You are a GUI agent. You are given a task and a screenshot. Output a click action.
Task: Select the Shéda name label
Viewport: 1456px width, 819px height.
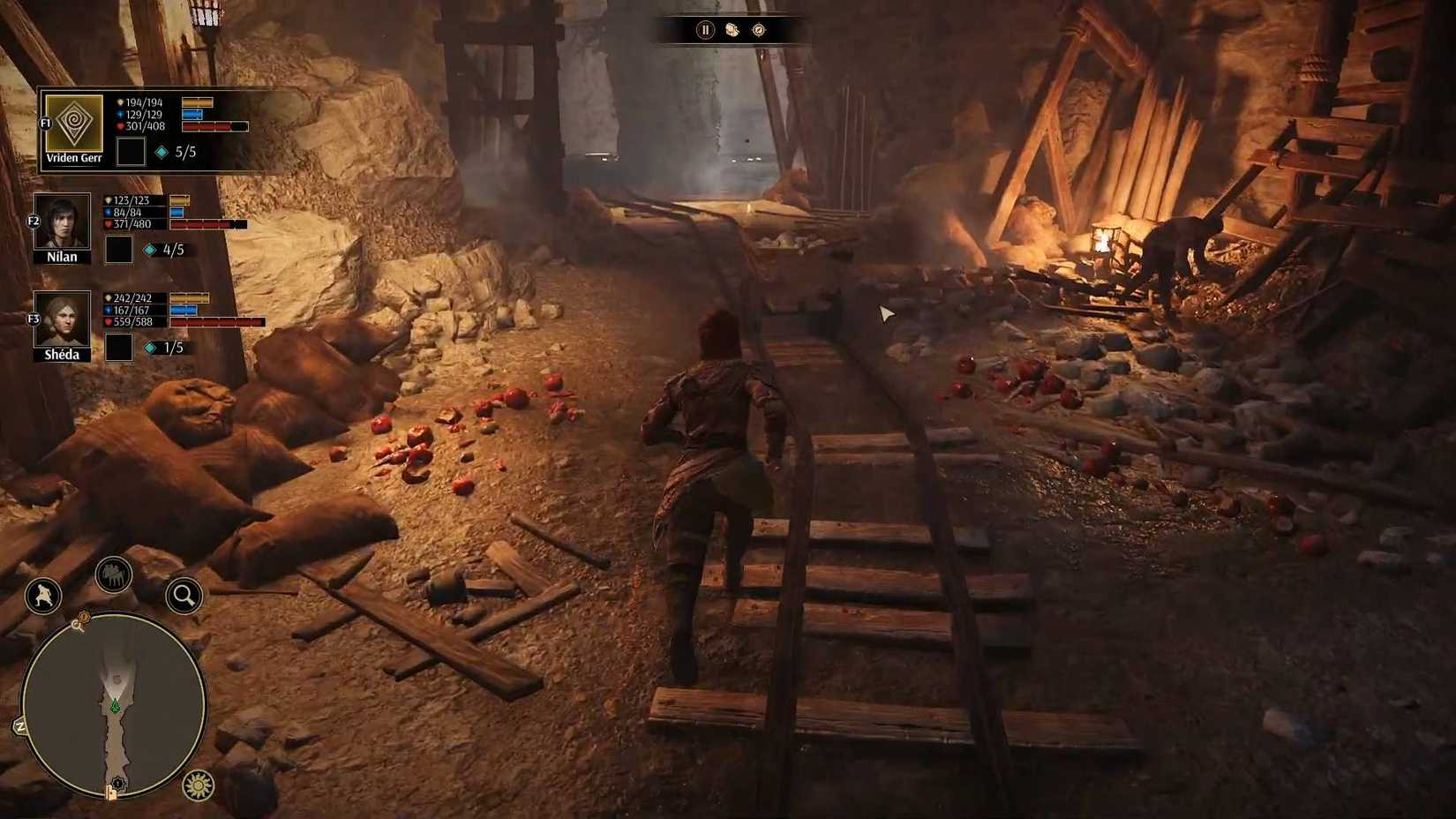pos(62,354)
